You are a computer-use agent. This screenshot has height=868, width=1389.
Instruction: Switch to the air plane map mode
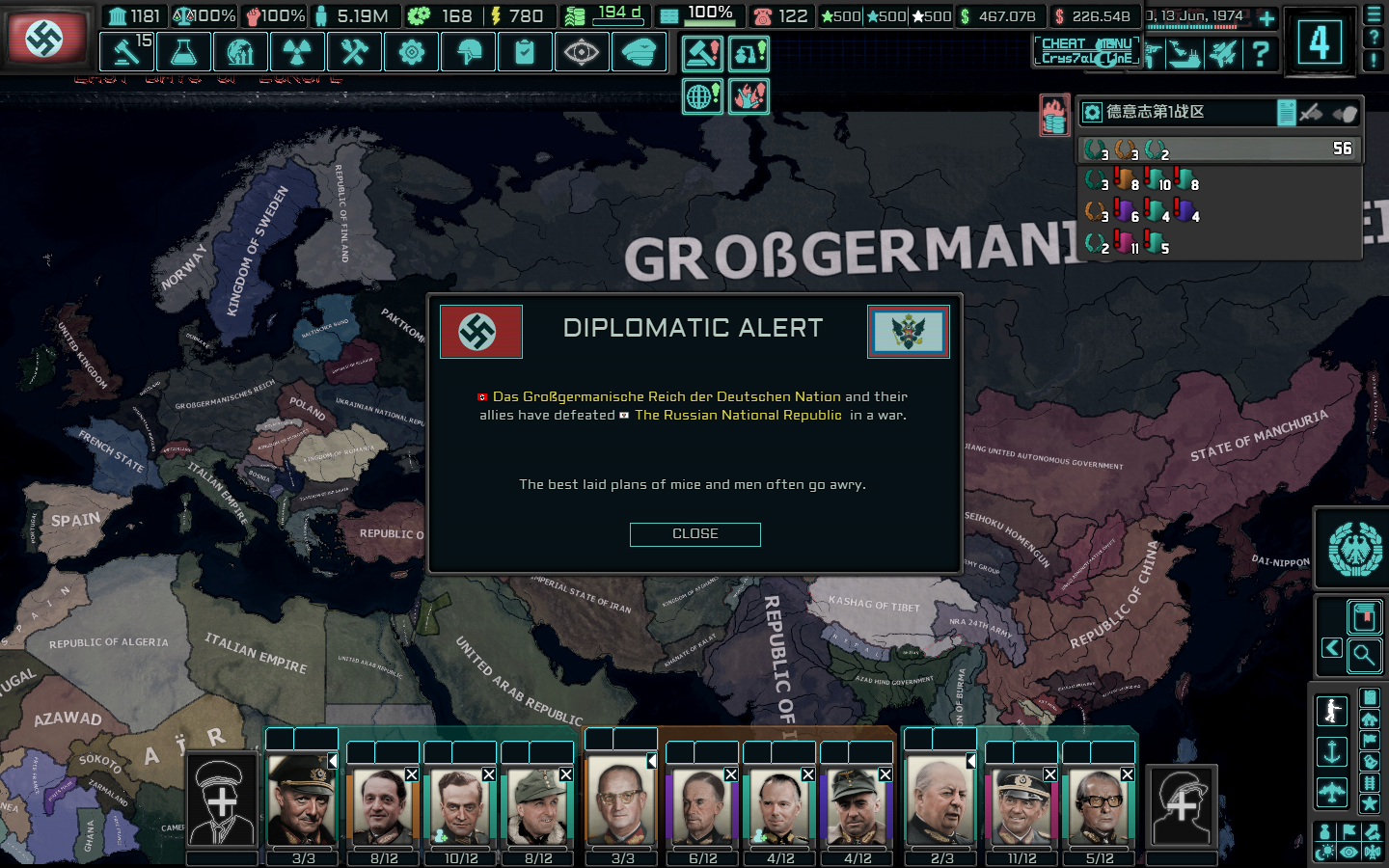pos(1332,793)
